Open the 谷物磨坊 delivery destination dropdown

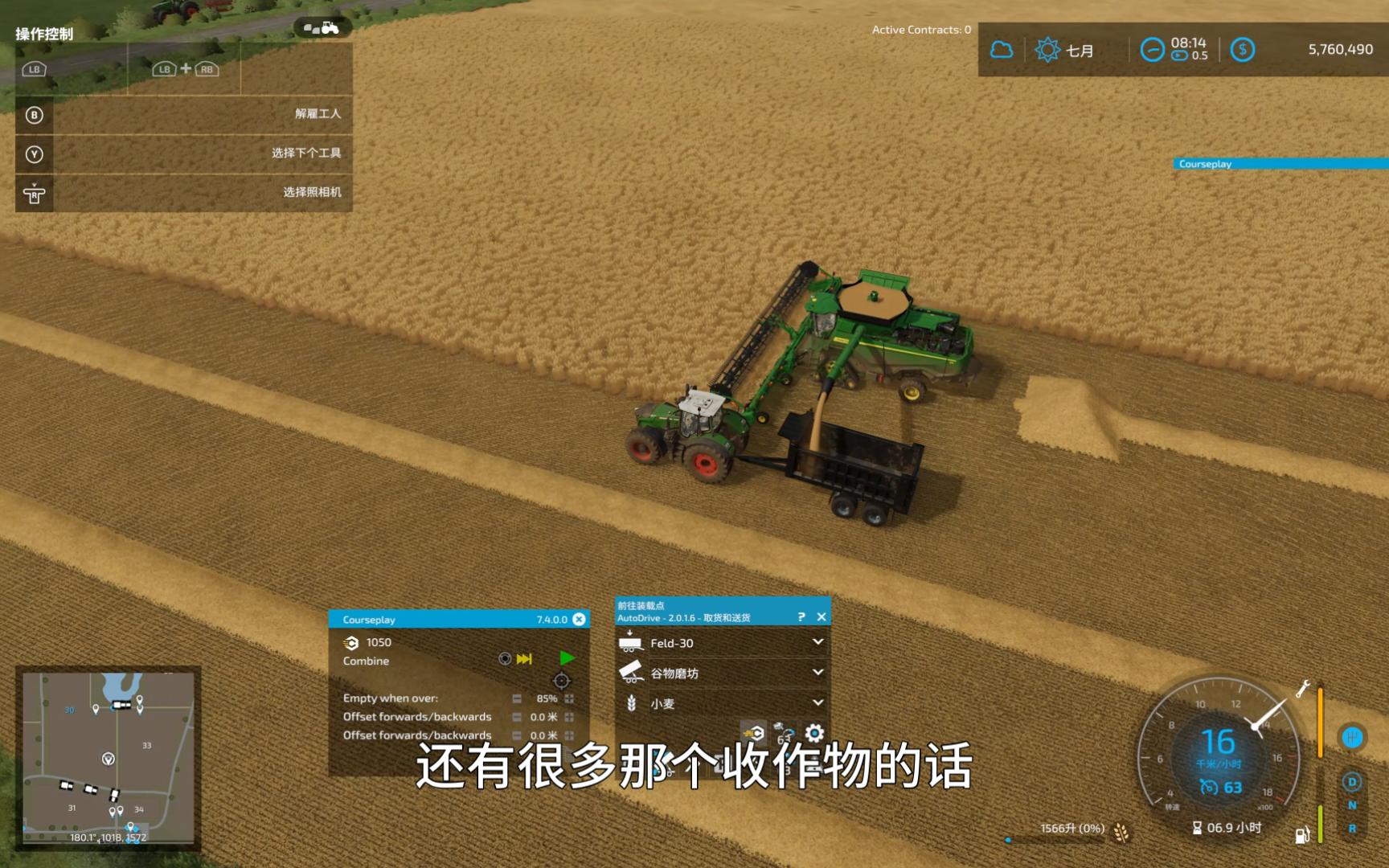(x=818, y=673)
